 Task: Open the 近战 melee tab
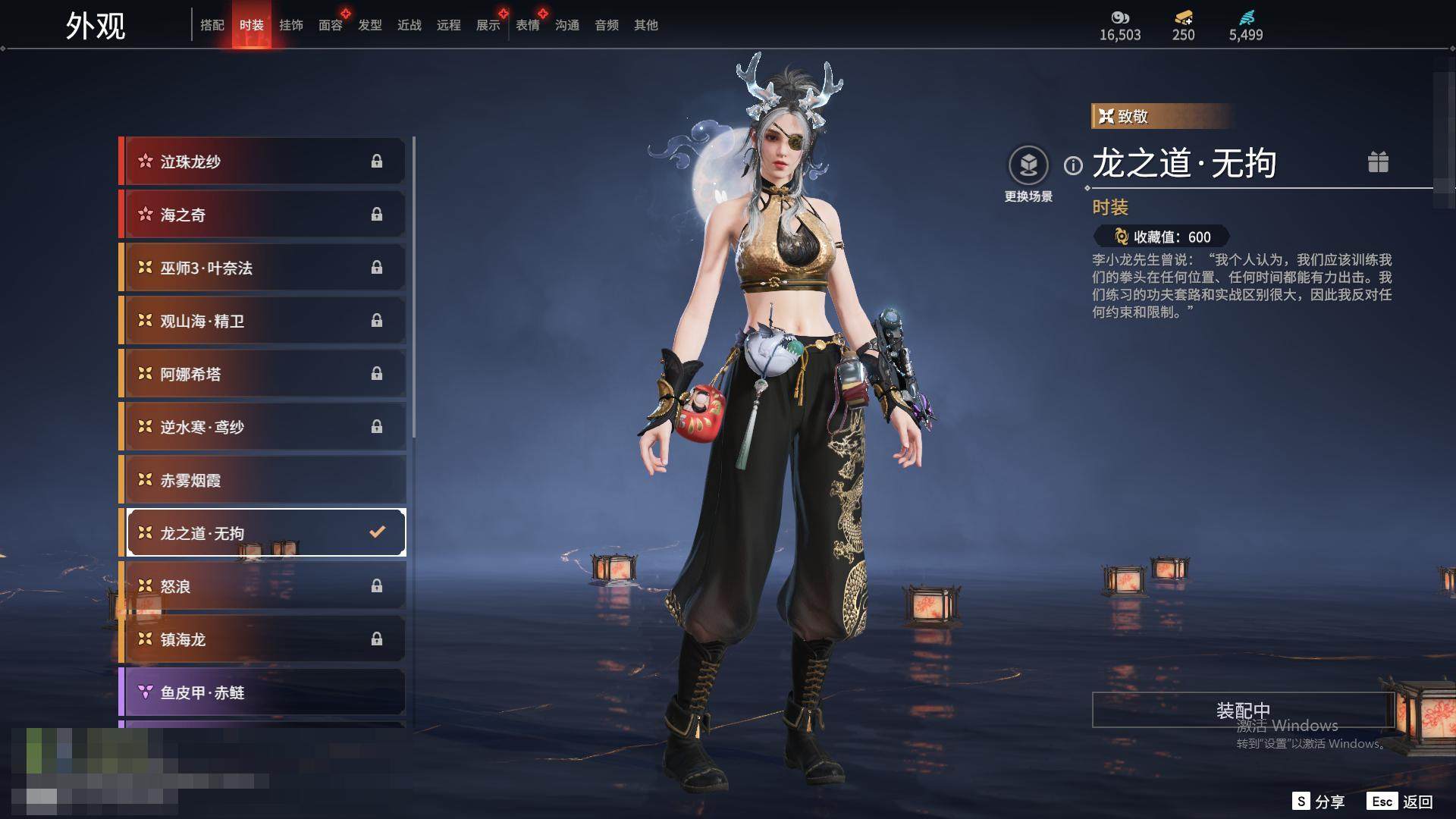(409, 25)
